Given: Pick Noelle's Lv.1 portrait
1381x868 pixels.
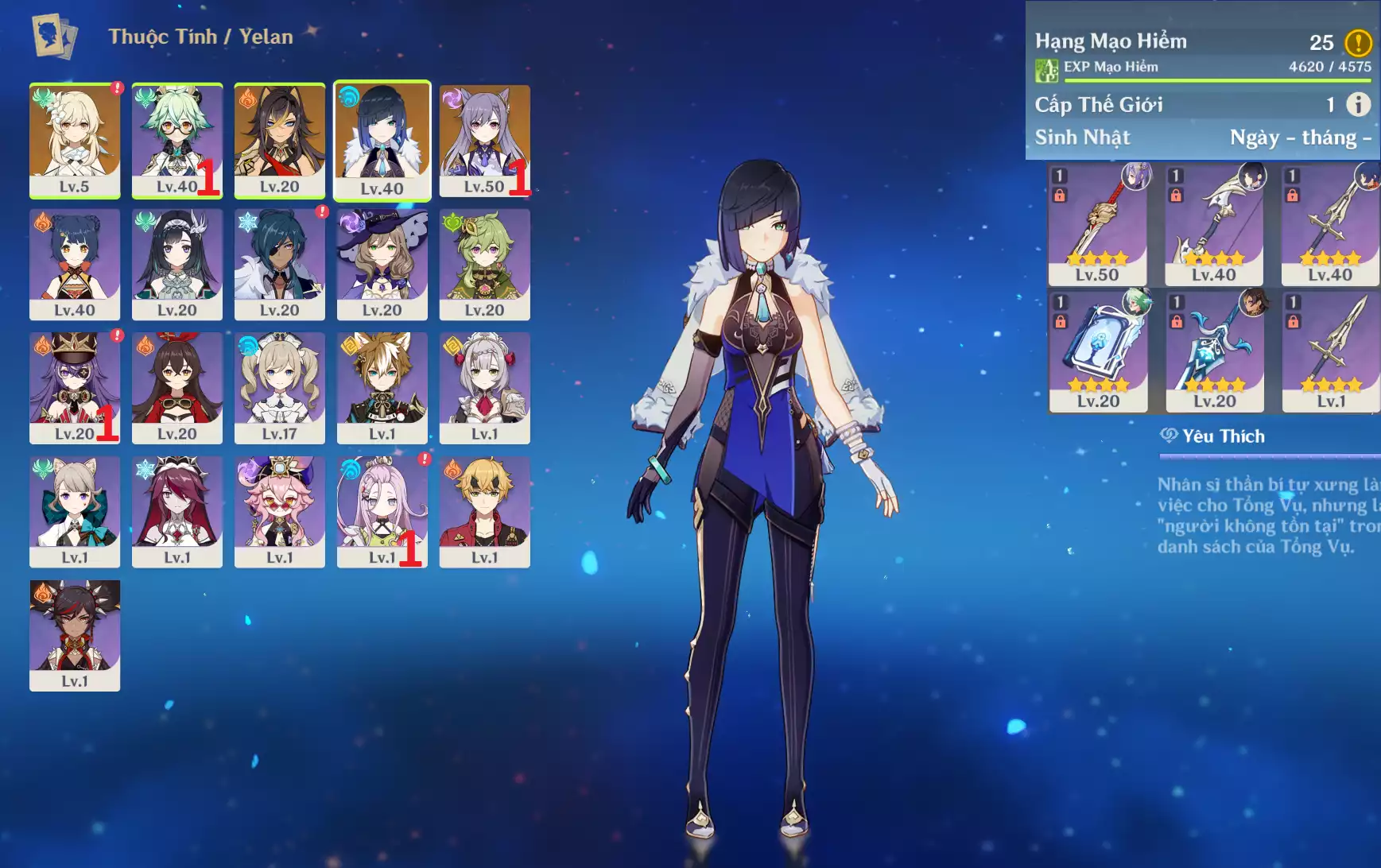Looking at the screenshot, I should point(484,387).
